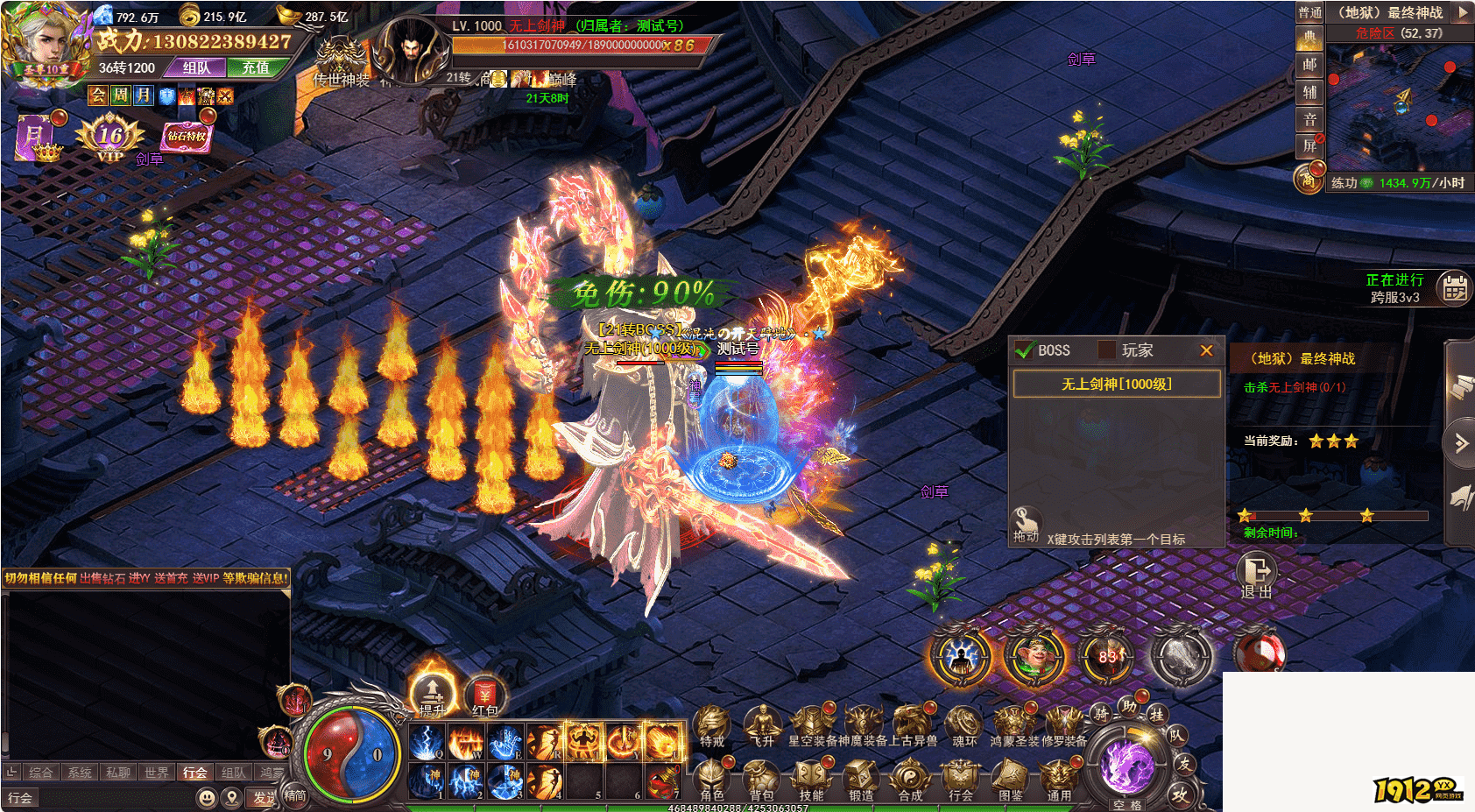This screenshot has width=1475, height=812.
Task: Open the 红包 (red envelope) icon
Action: coord(484,696)
